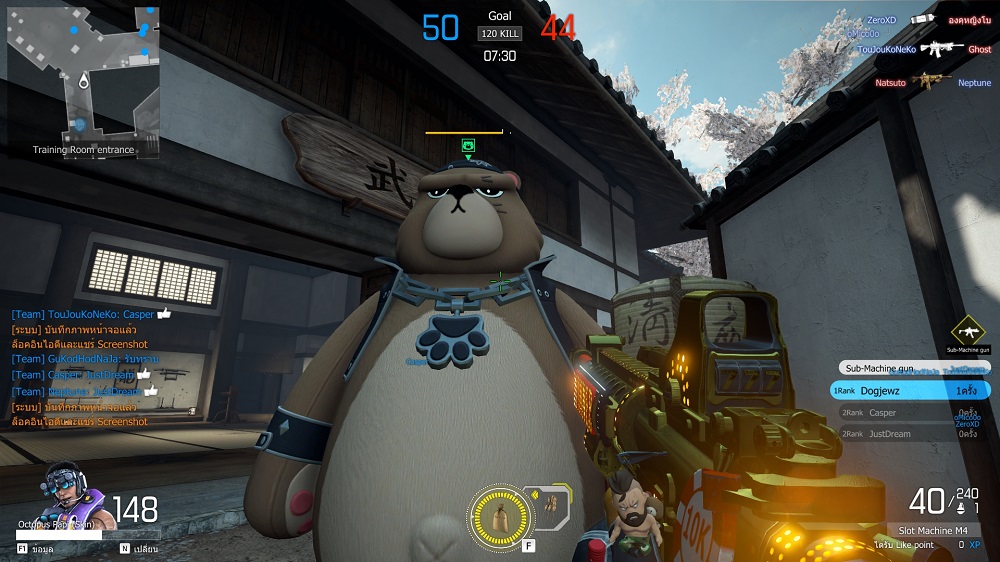Select the secondary item icon beside the bell

pos(546,507)
